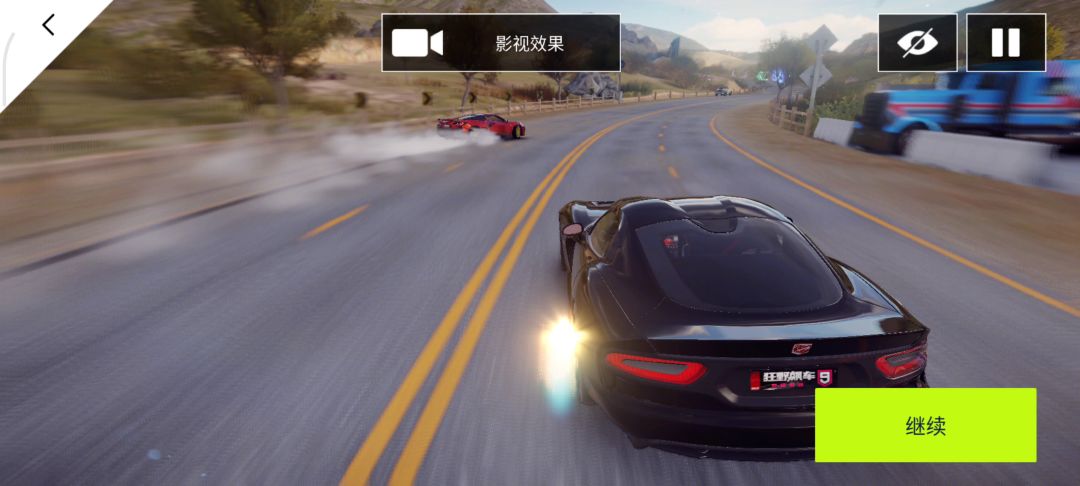Open the 影视效果 camera effects button

click(500, 43)
